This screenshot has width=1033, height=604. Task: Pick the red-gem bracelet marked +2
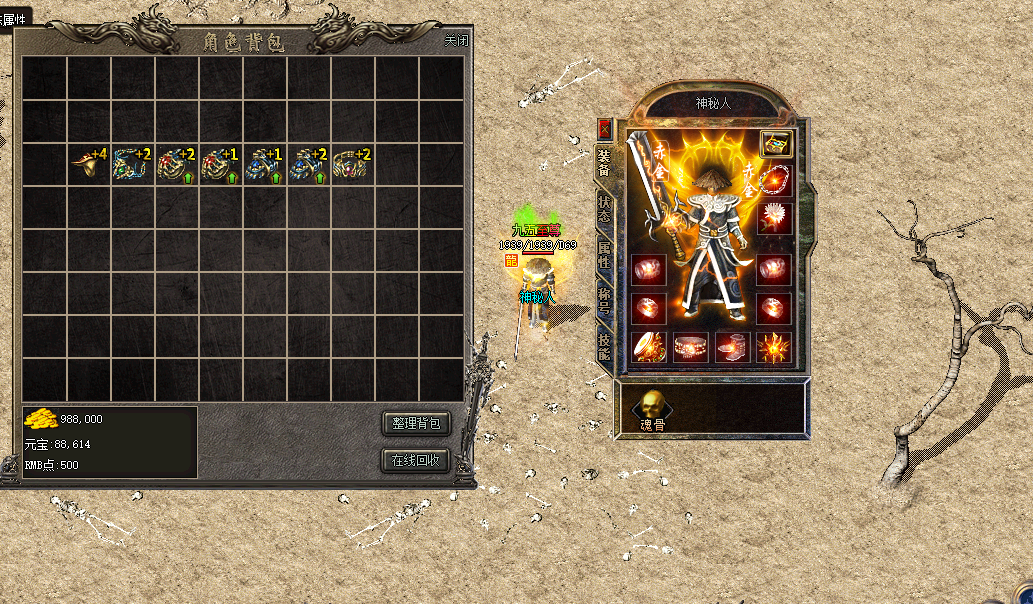tap(177, 164)
